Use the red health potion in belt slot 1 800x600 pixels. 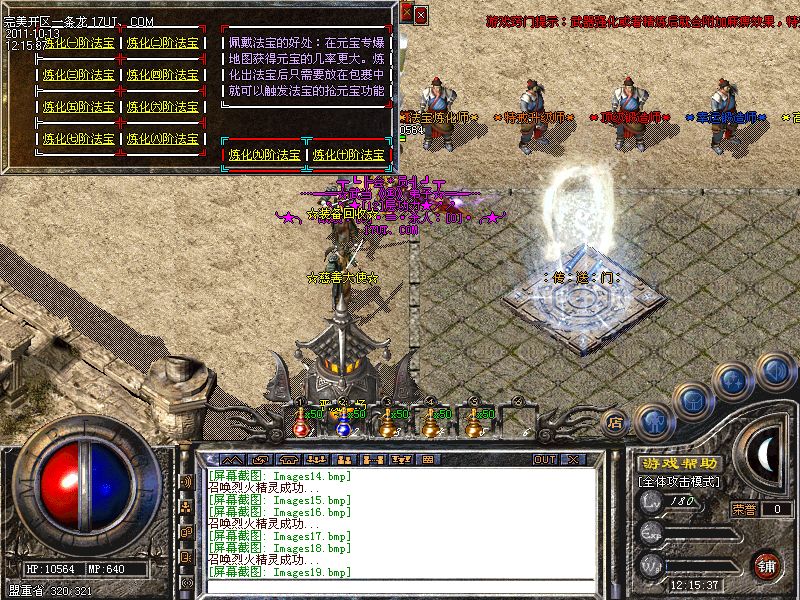point(300,426)
